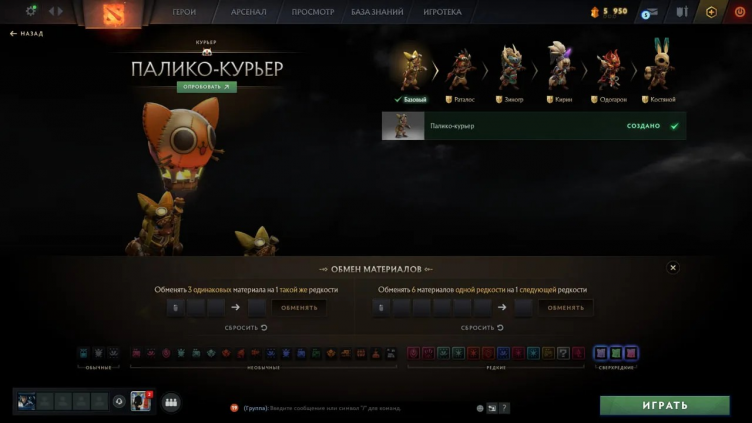Choose the Раталос courier style
Screen dimensions: 752x423
point(463,68)
